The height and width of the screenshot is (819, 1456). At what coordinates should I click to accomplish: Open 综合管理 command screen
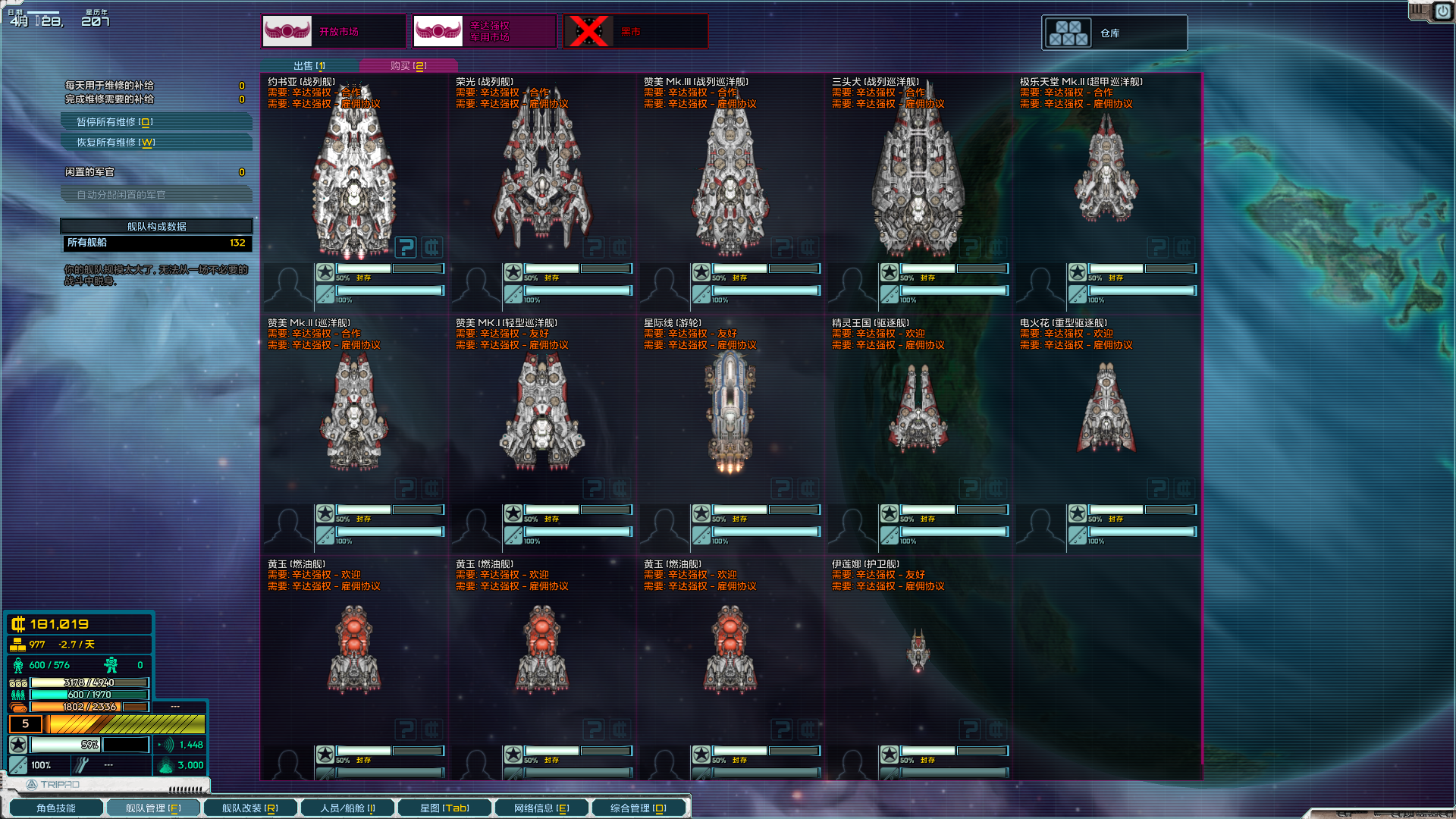pyautogui.click(x=639, y=808)
